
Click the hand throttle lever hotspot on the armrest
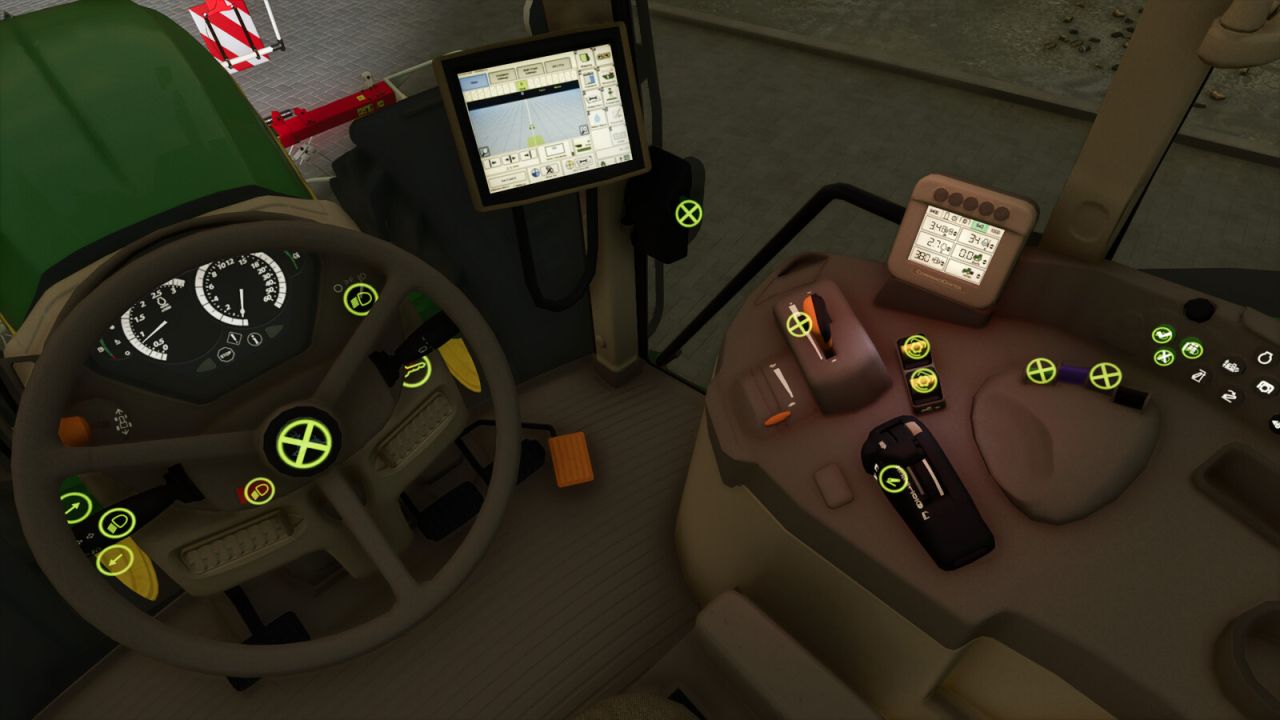799,323
